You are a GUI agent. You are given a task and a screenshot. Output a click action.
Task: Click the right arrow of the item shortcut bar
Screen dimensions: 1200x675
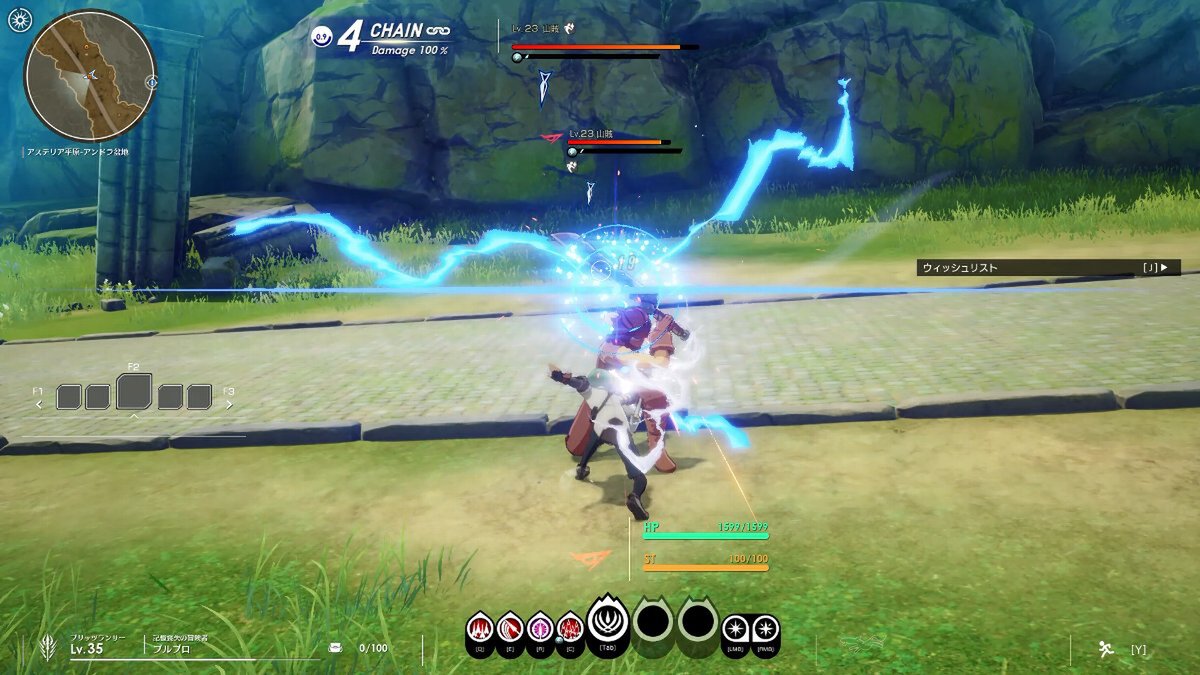229,404
